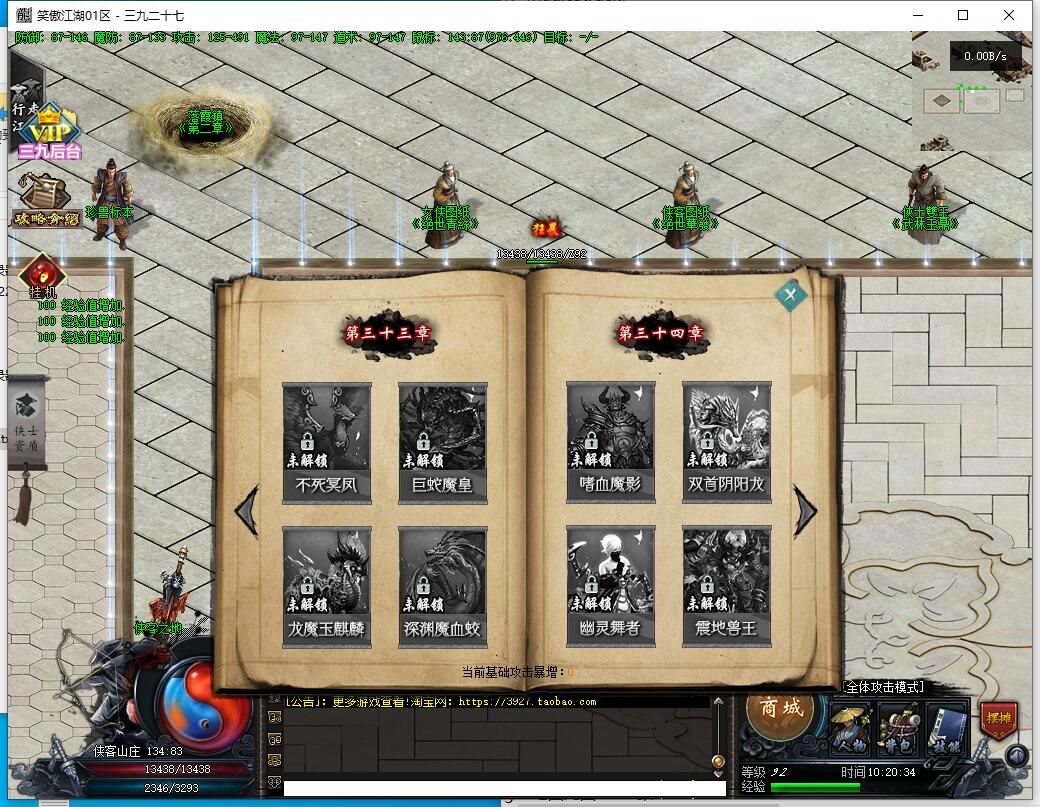This screenshot has height=807, width=1040.
Task: Open the 攻略介绍 guide scroll
Action: pyautogui.click(x=45, y=199)
